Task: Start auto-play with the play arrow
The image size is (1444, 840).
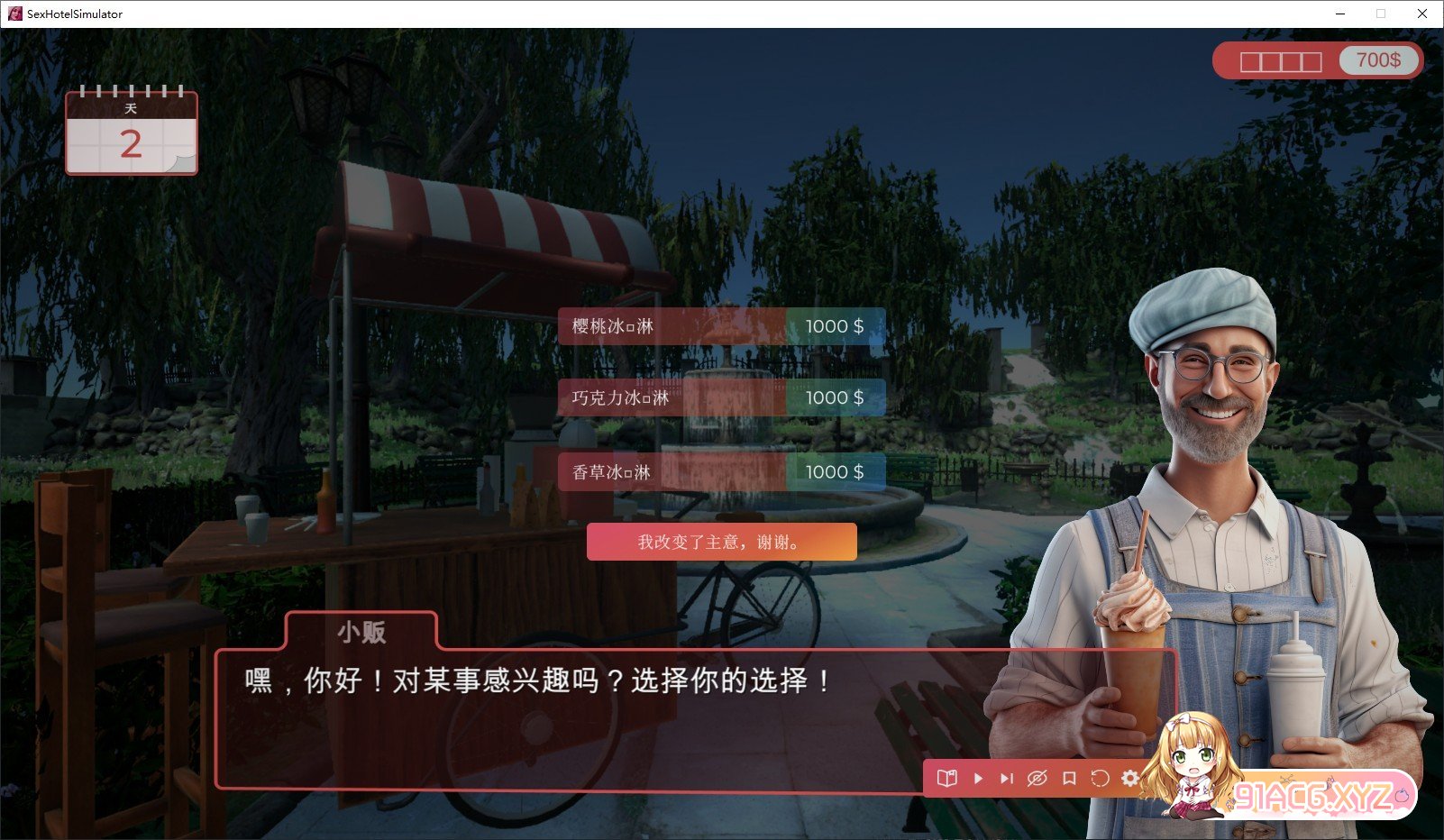Action: [x=978, y=778]
